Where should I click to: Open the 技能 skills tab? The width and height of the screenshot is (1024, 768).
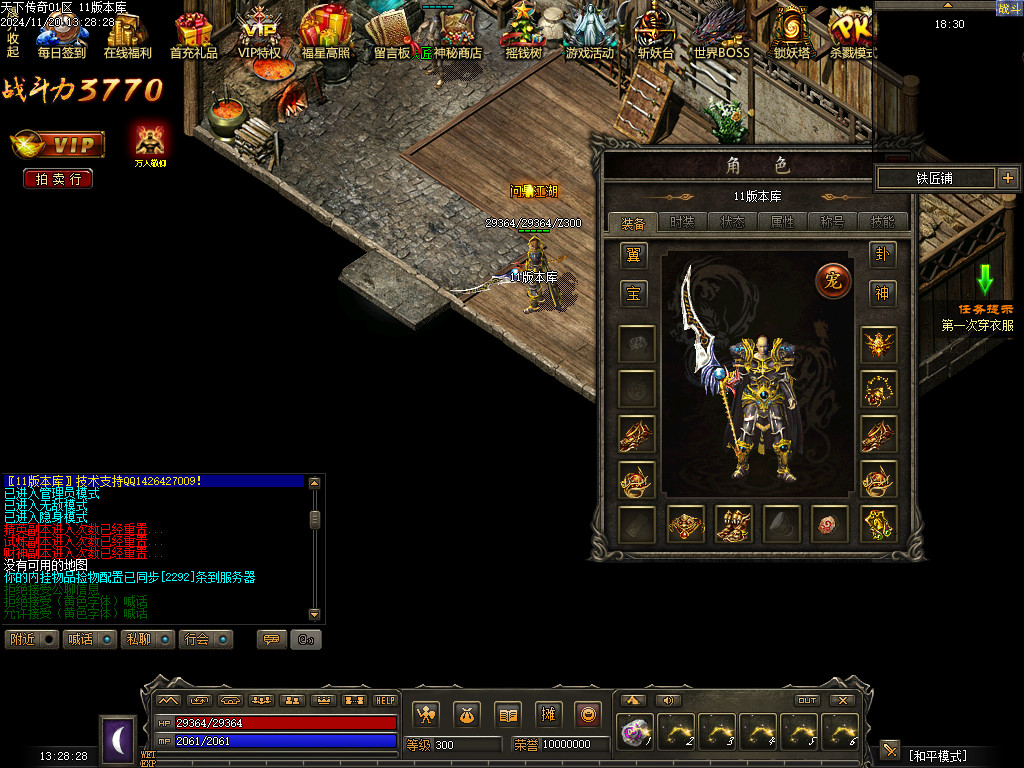(882, 222)
